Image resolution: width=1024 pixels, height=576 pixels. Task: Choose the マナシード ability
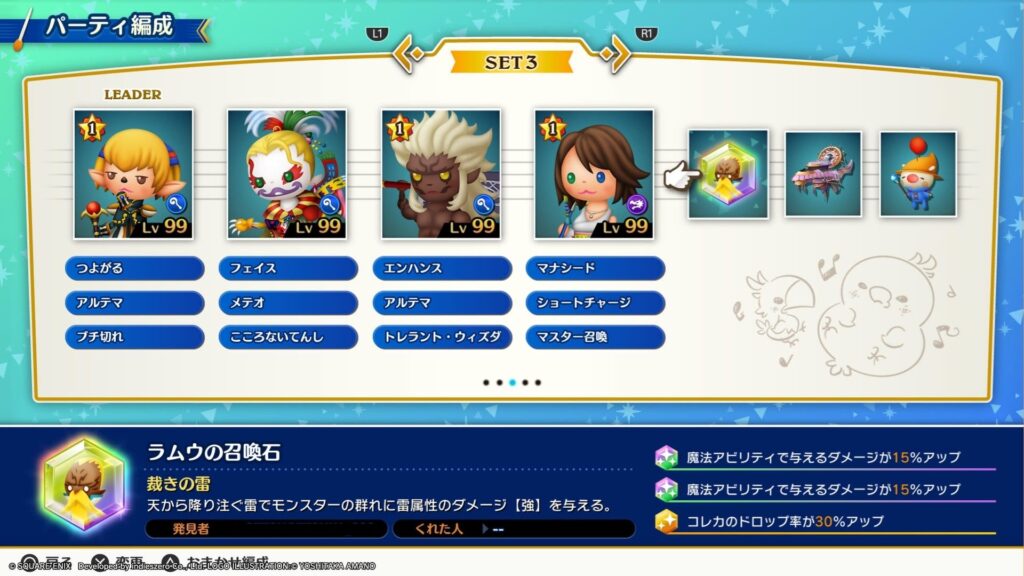595,268
